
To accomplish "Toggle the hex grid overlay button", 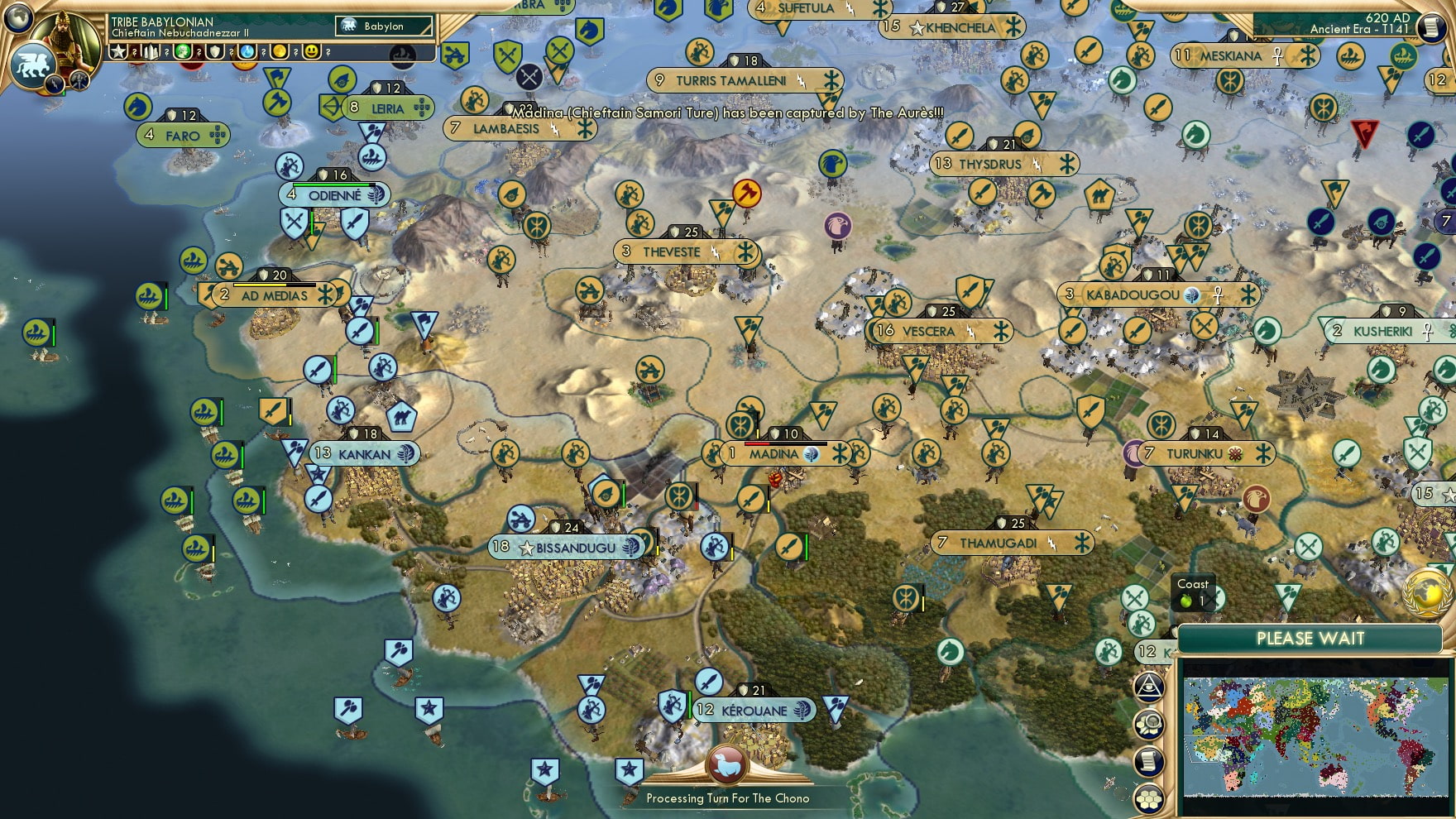I will click(x=1147, y=800).
